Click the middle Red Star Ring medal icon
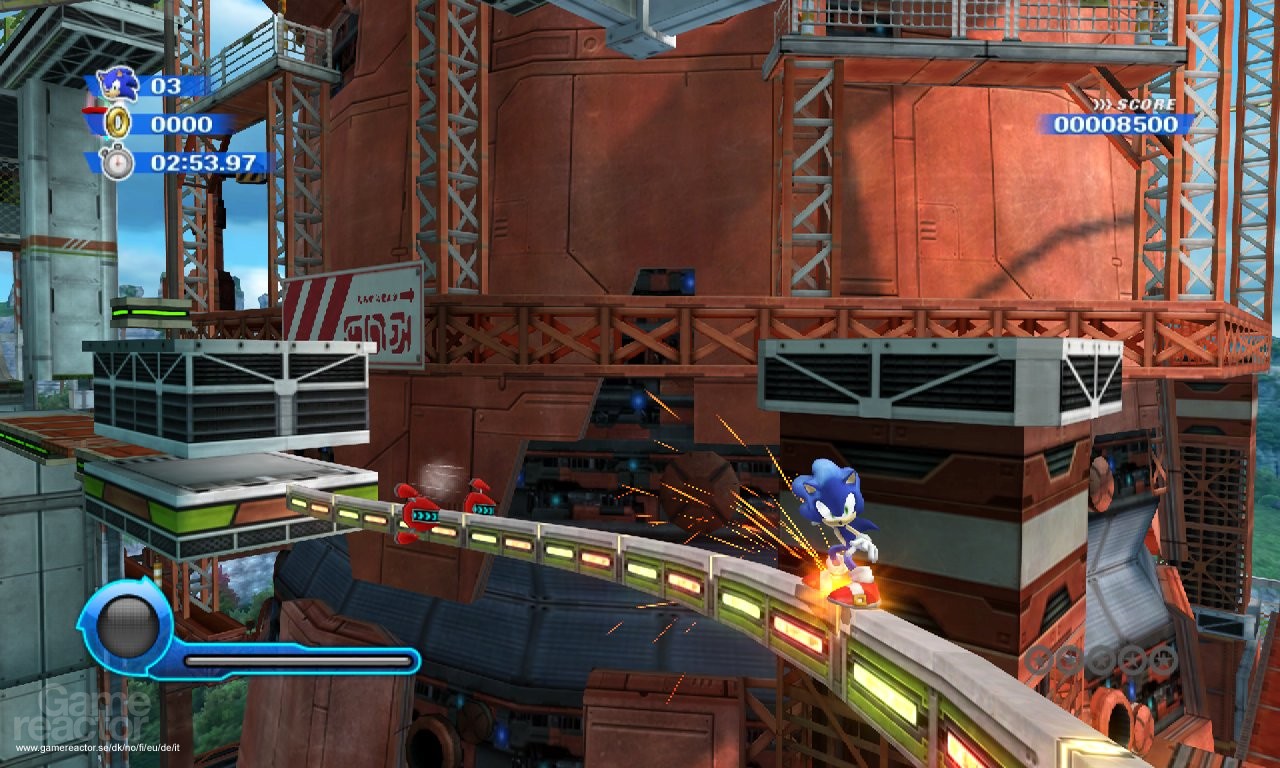1280x768 pixels. 1102,660
